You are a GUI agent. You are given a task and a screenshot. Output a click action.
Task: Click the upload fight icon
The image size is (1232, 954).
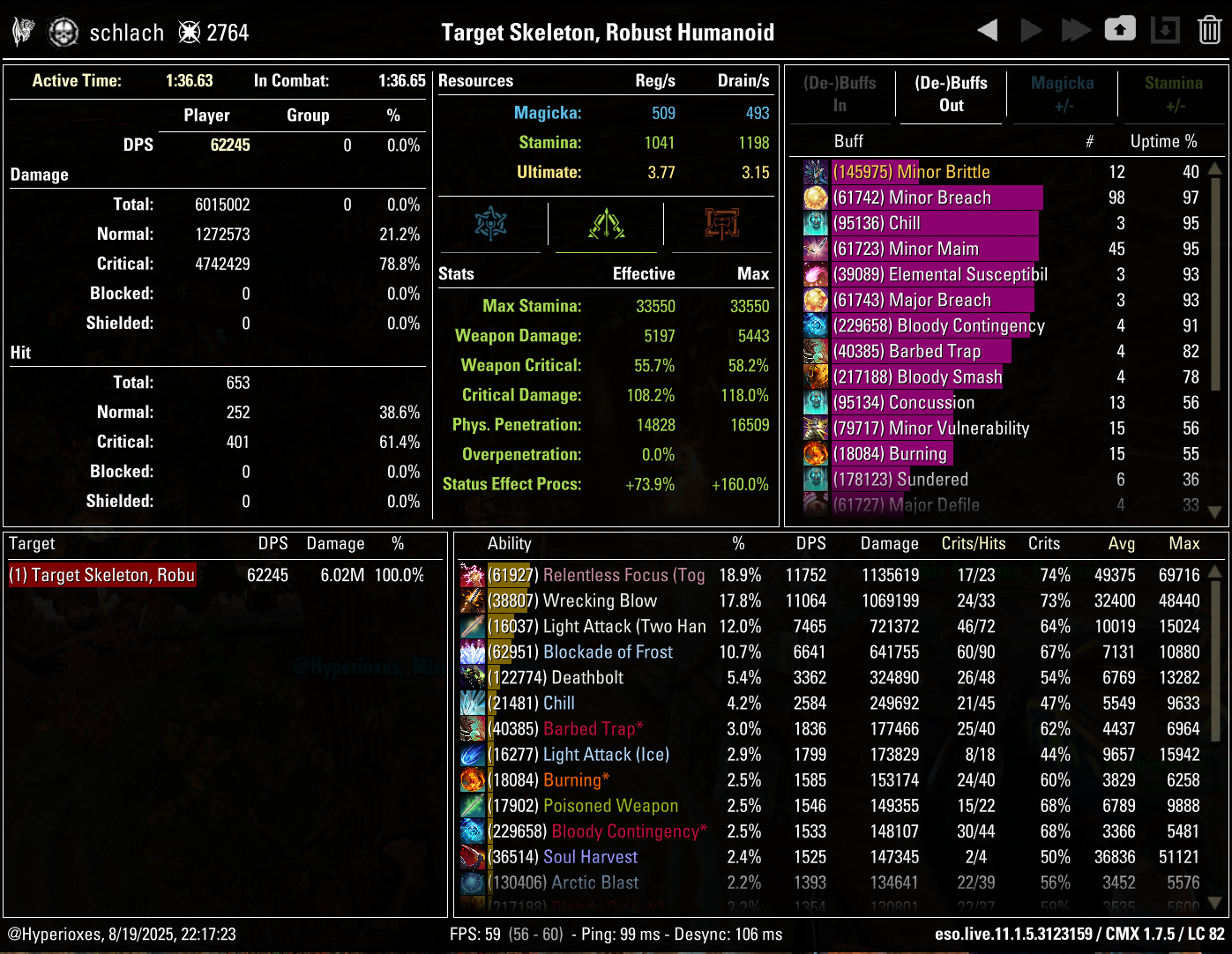(1120, 29)
